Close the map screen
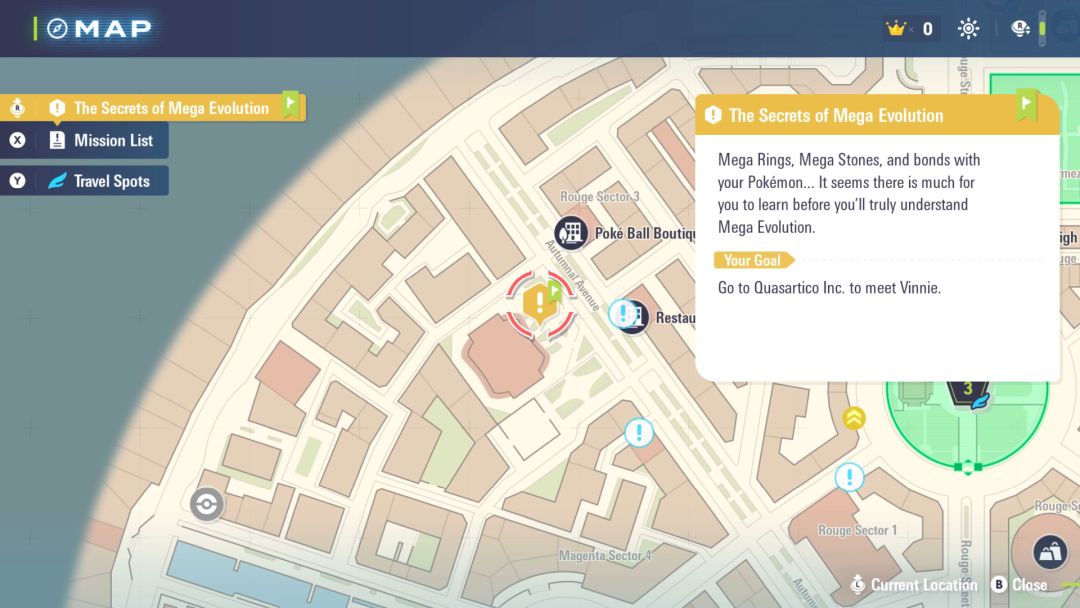The image size is (1080, 608). coord(1019,585)
